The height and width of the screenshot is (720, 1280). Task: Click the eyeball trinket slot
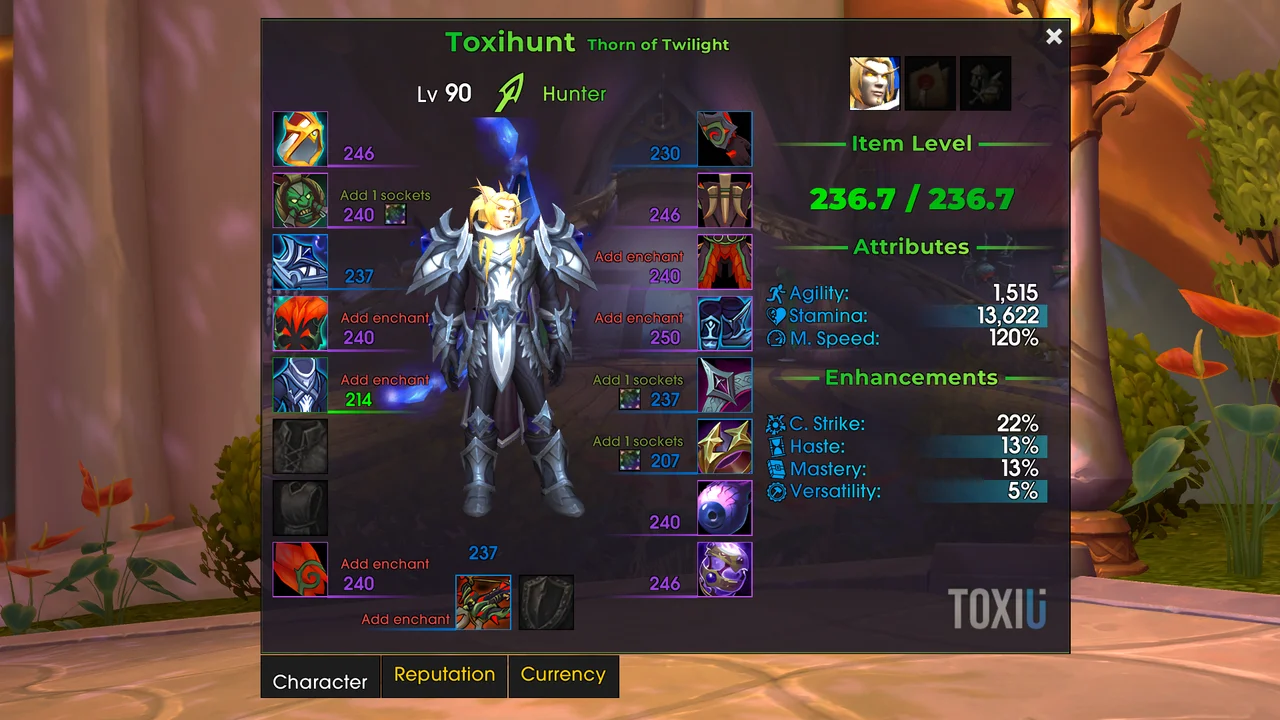pos(724,508)
